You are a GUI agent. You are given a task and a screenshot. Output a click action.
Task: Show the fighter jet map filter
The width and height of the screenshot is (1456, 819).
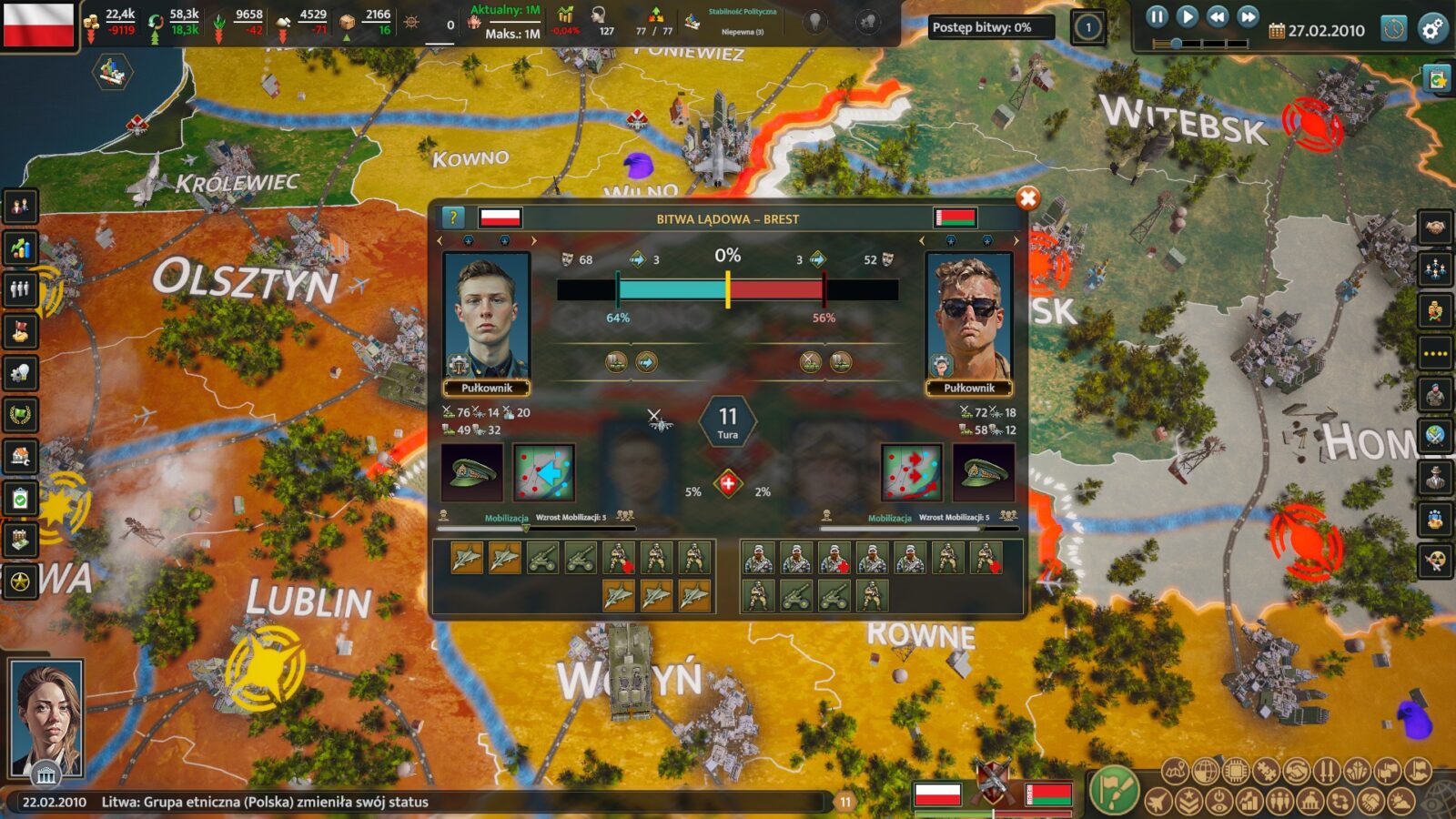point(1158,802)
